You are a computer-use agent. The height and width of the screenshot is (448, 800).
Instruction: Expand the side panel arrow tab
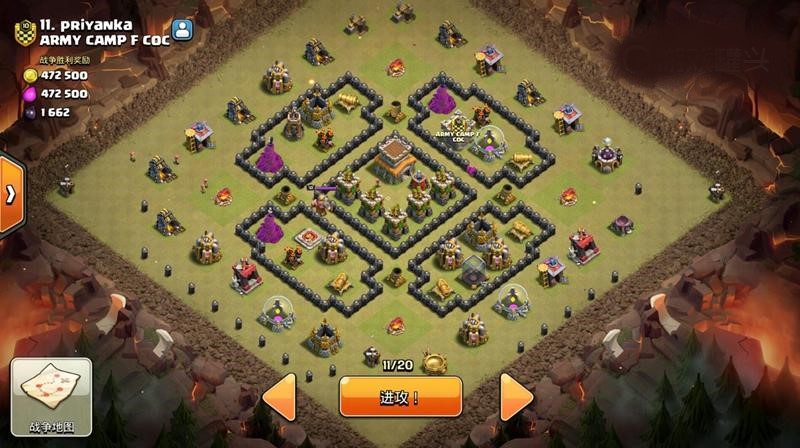[10, 193]
